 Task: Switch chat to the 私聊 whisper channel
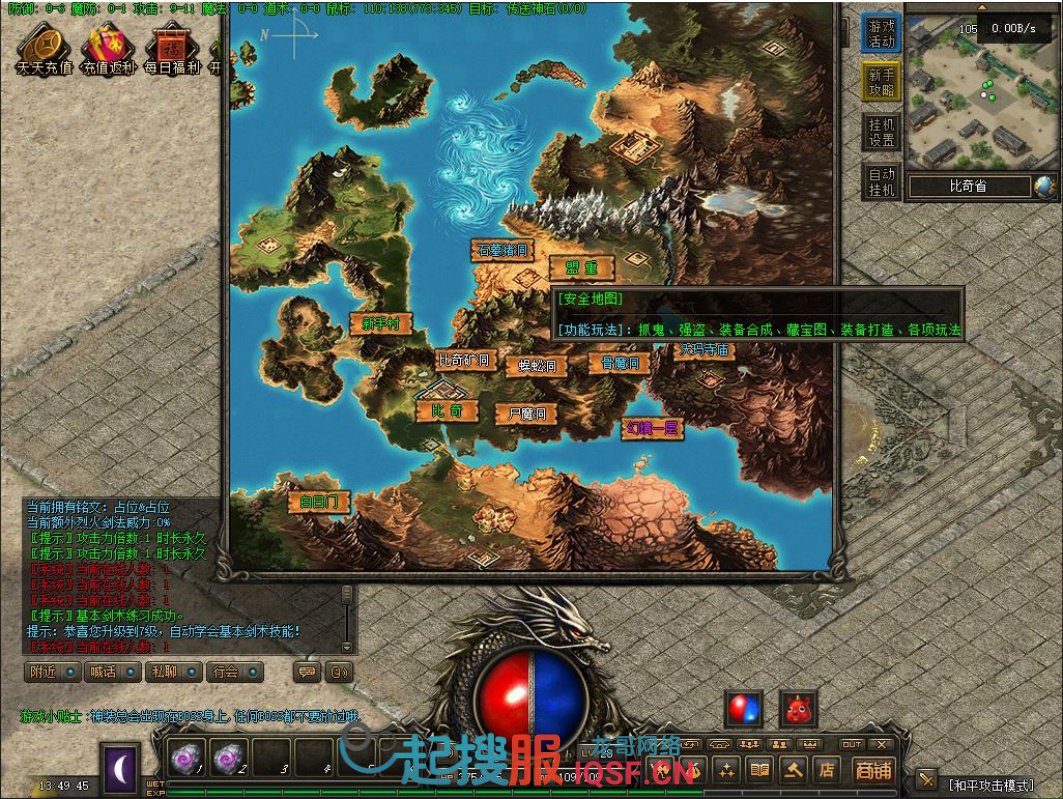[x=171, y=672]
